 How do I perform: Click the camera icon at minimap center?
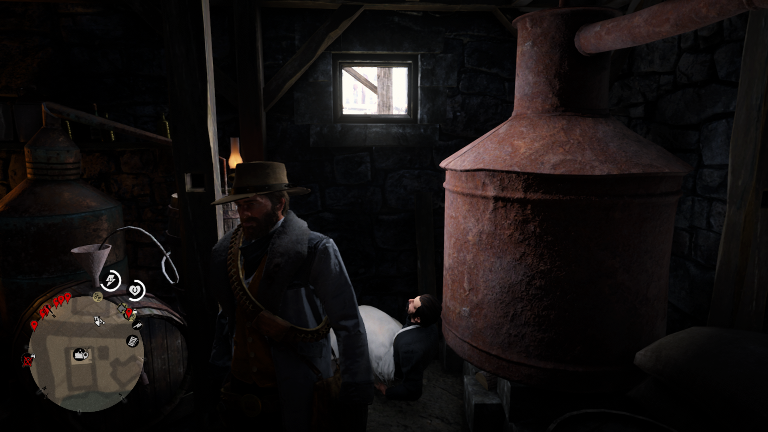pos(81,353)
